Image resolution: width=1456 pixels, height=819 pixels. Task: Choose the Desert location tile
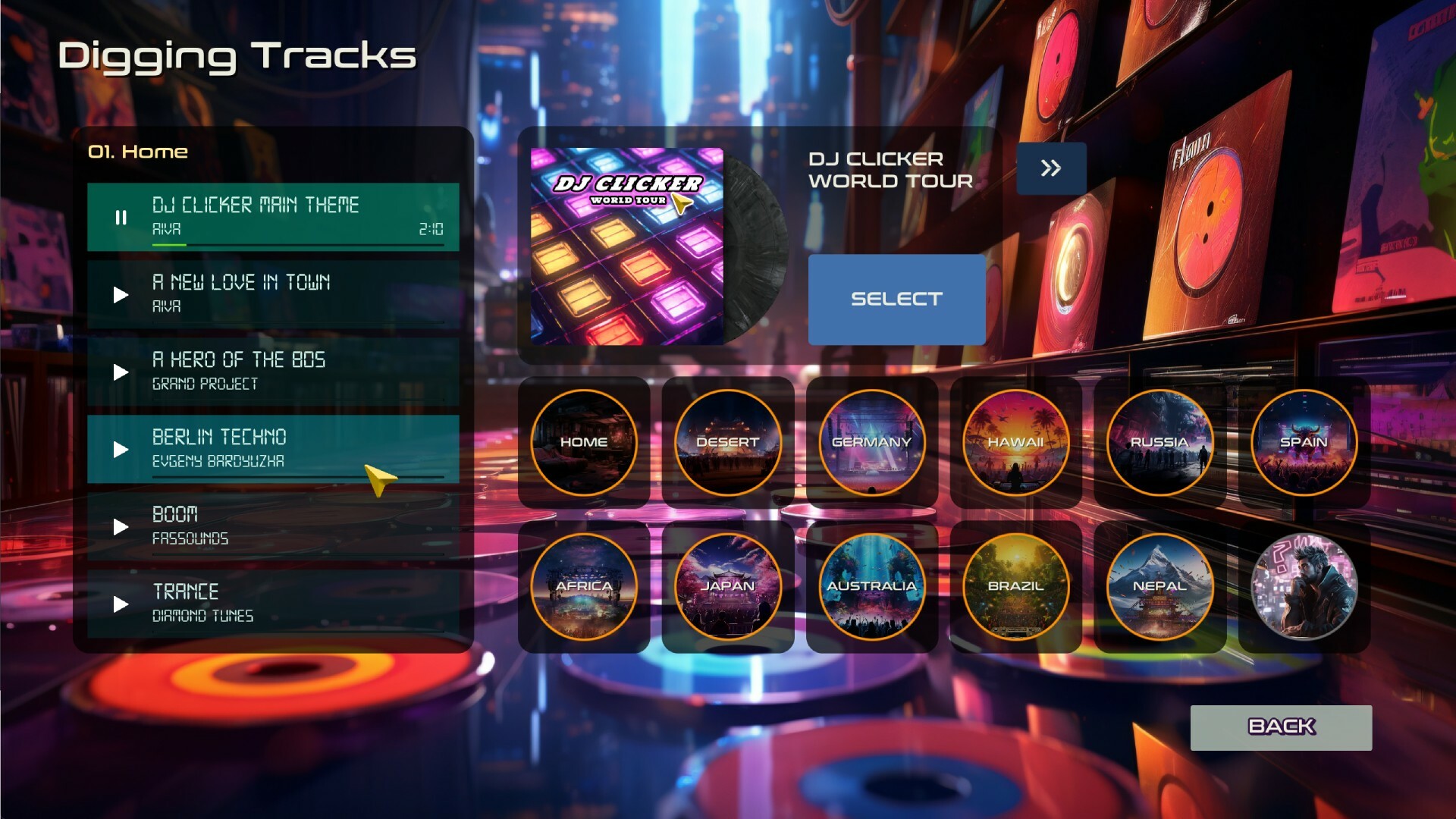(x=728, y=443)
